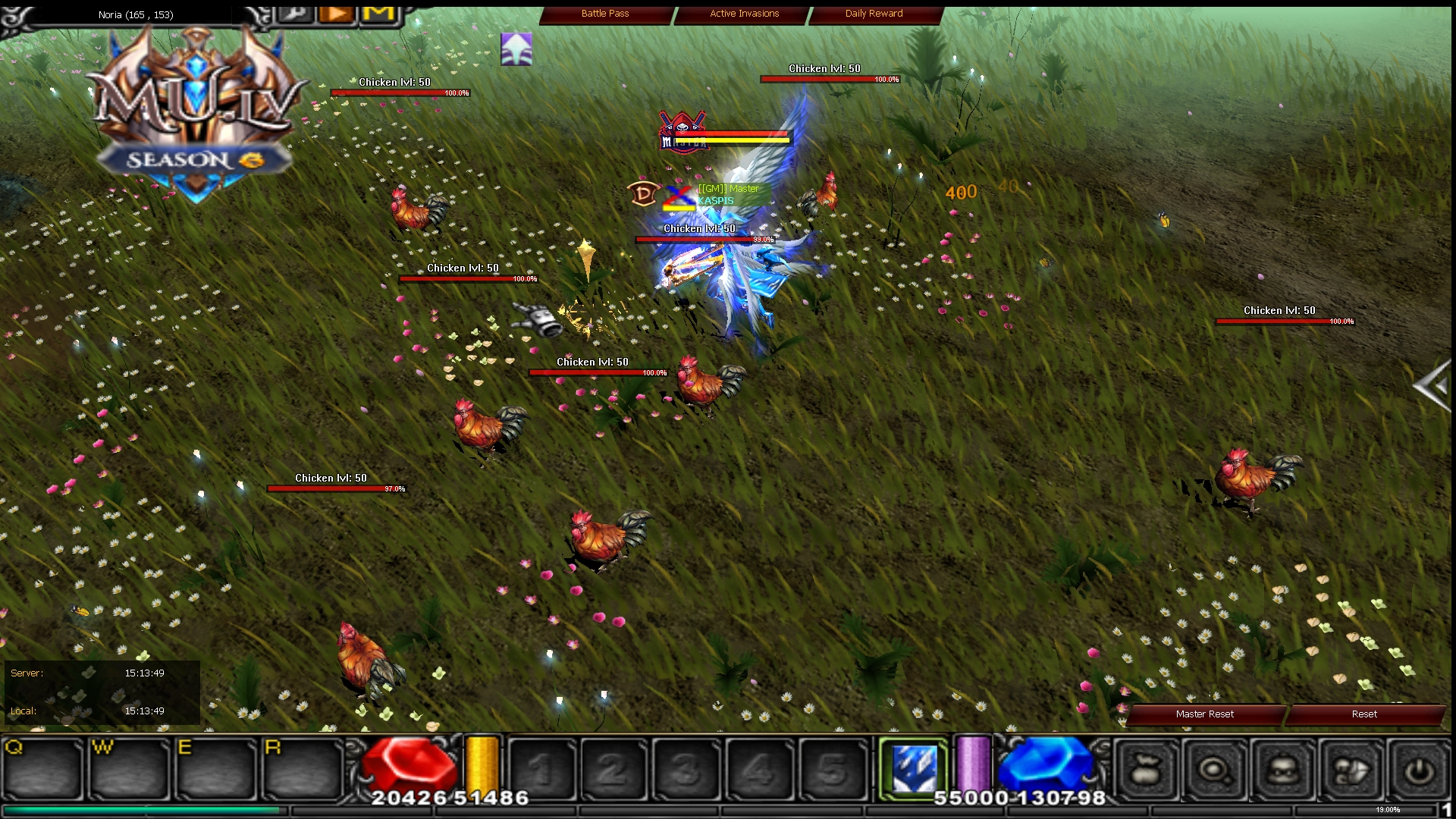Select the magnifier search icon

tap(1214, 770)
